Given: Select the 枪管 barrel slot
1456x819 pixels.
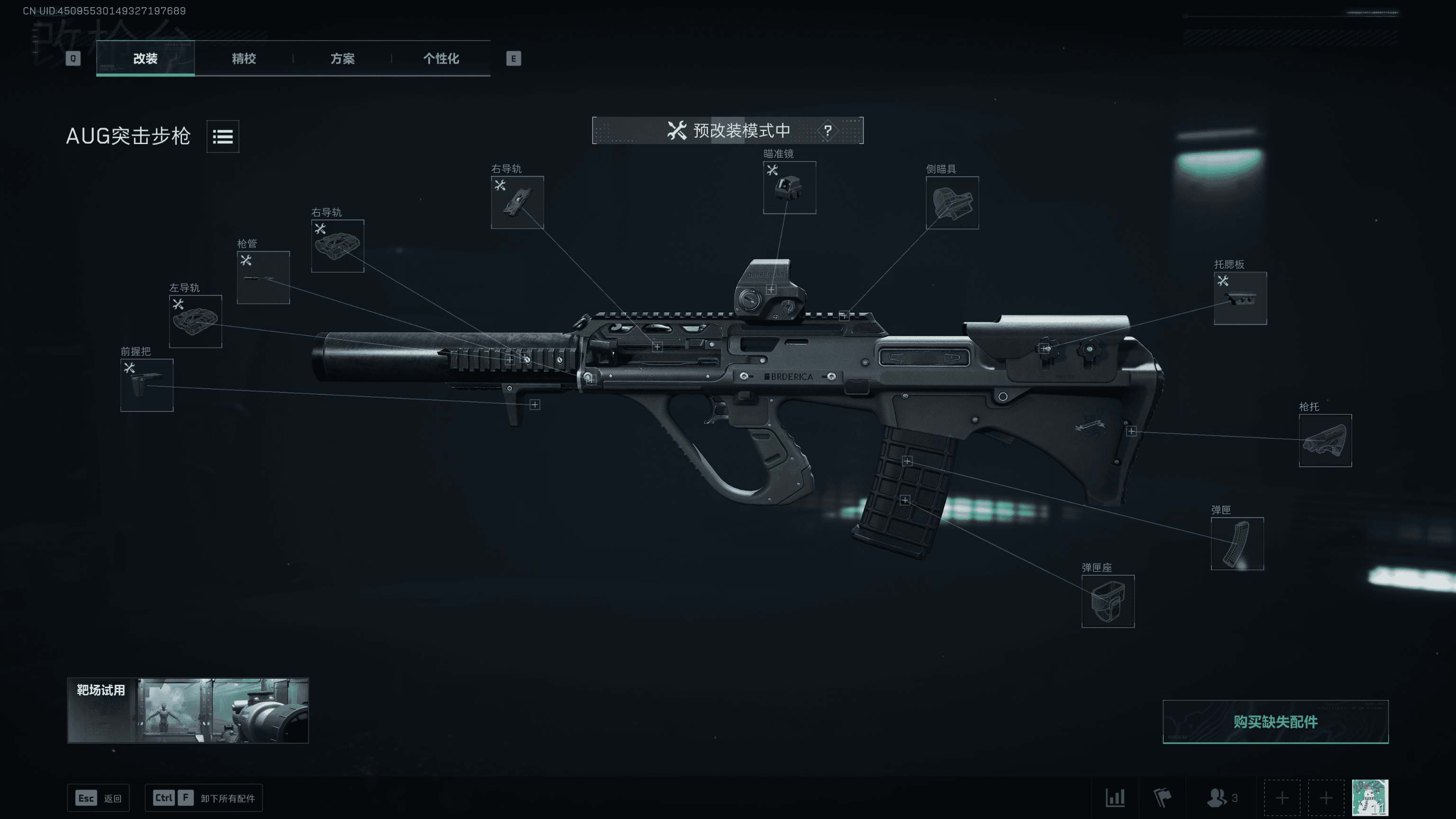Looking at the screenshot, I should 264,278.
